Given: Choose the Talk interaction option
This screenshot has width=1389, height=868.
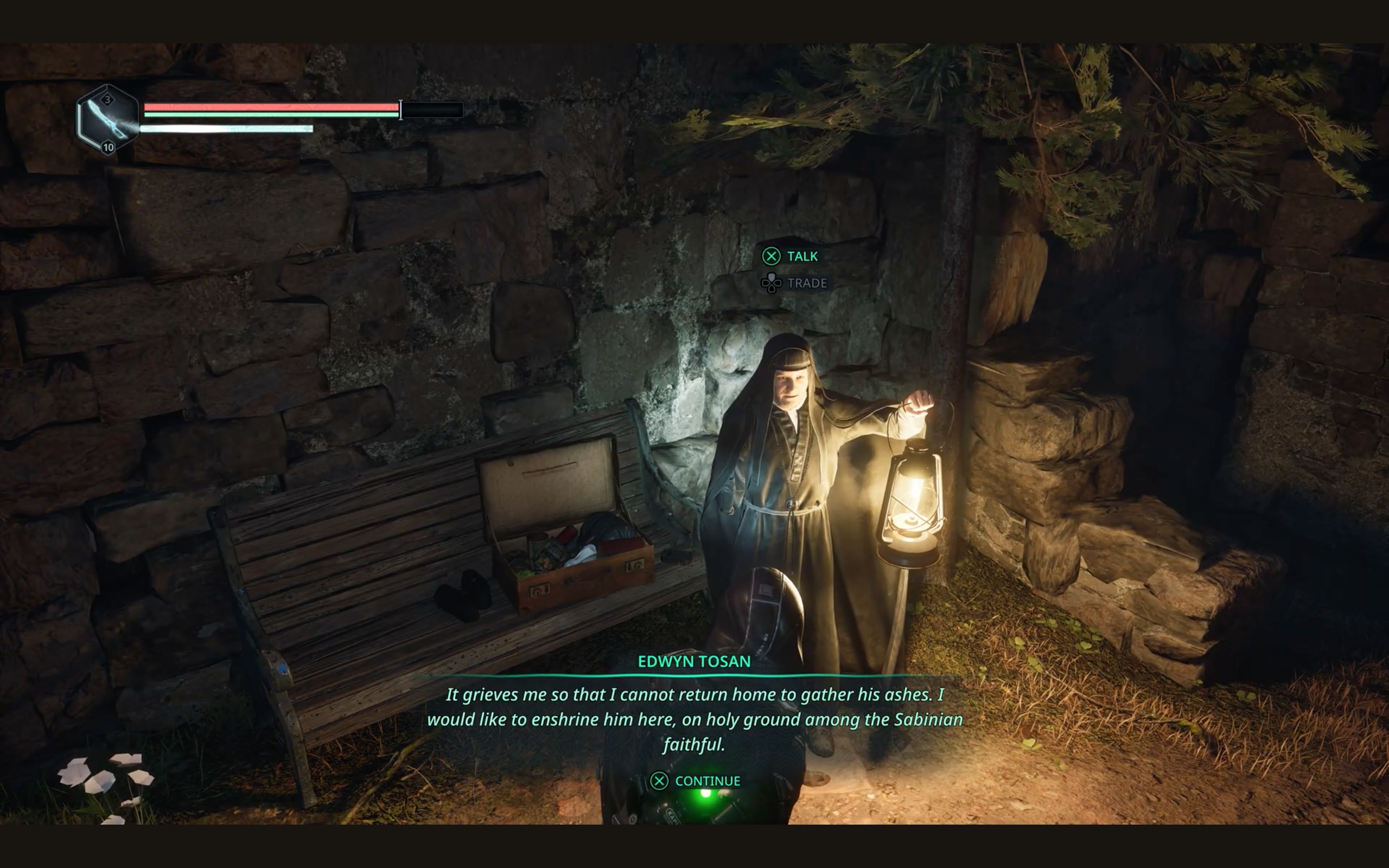Looking at the screenshot, I should point(790,256).
